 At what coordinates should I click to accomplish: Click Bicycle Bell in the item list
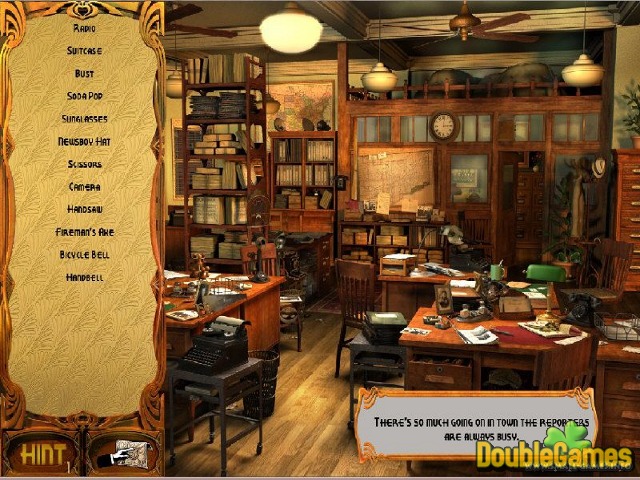(x=84, y=255)
